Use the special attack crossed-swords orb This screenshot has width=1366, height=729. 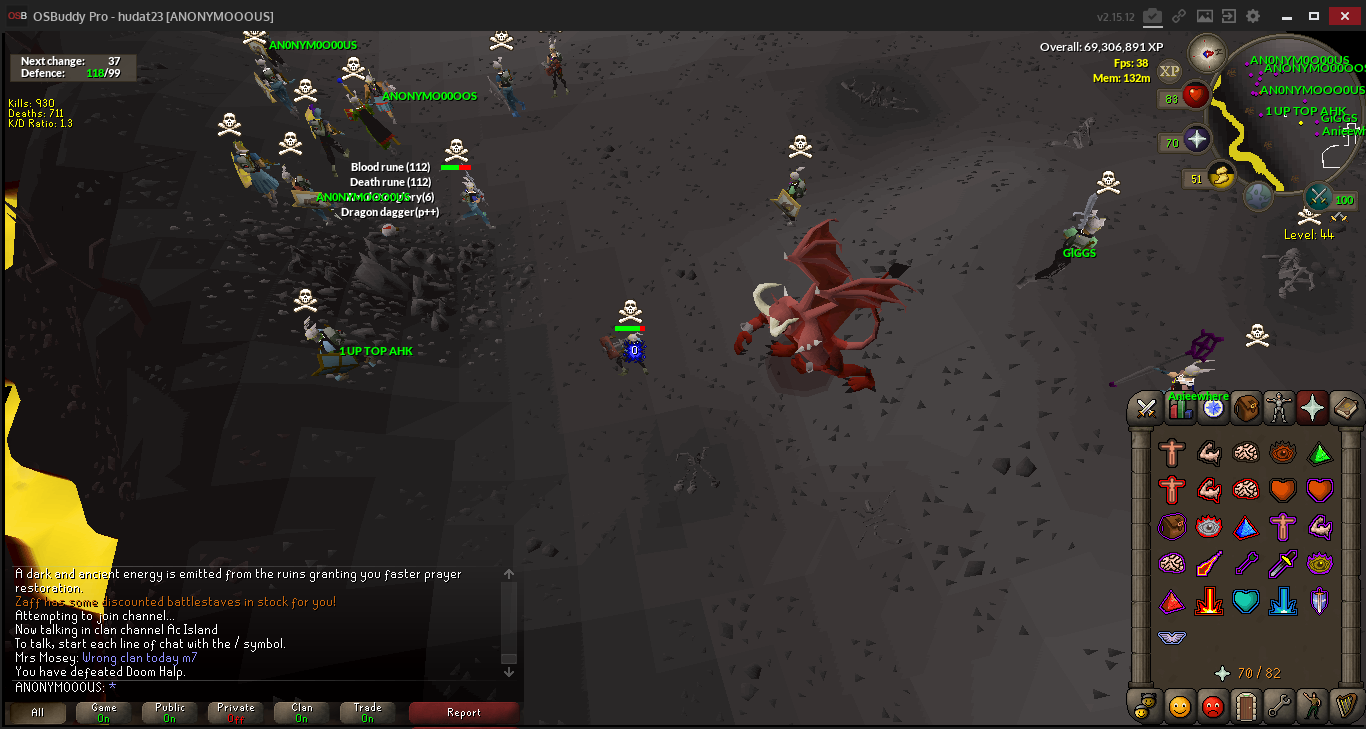[x=1319, y=195]
